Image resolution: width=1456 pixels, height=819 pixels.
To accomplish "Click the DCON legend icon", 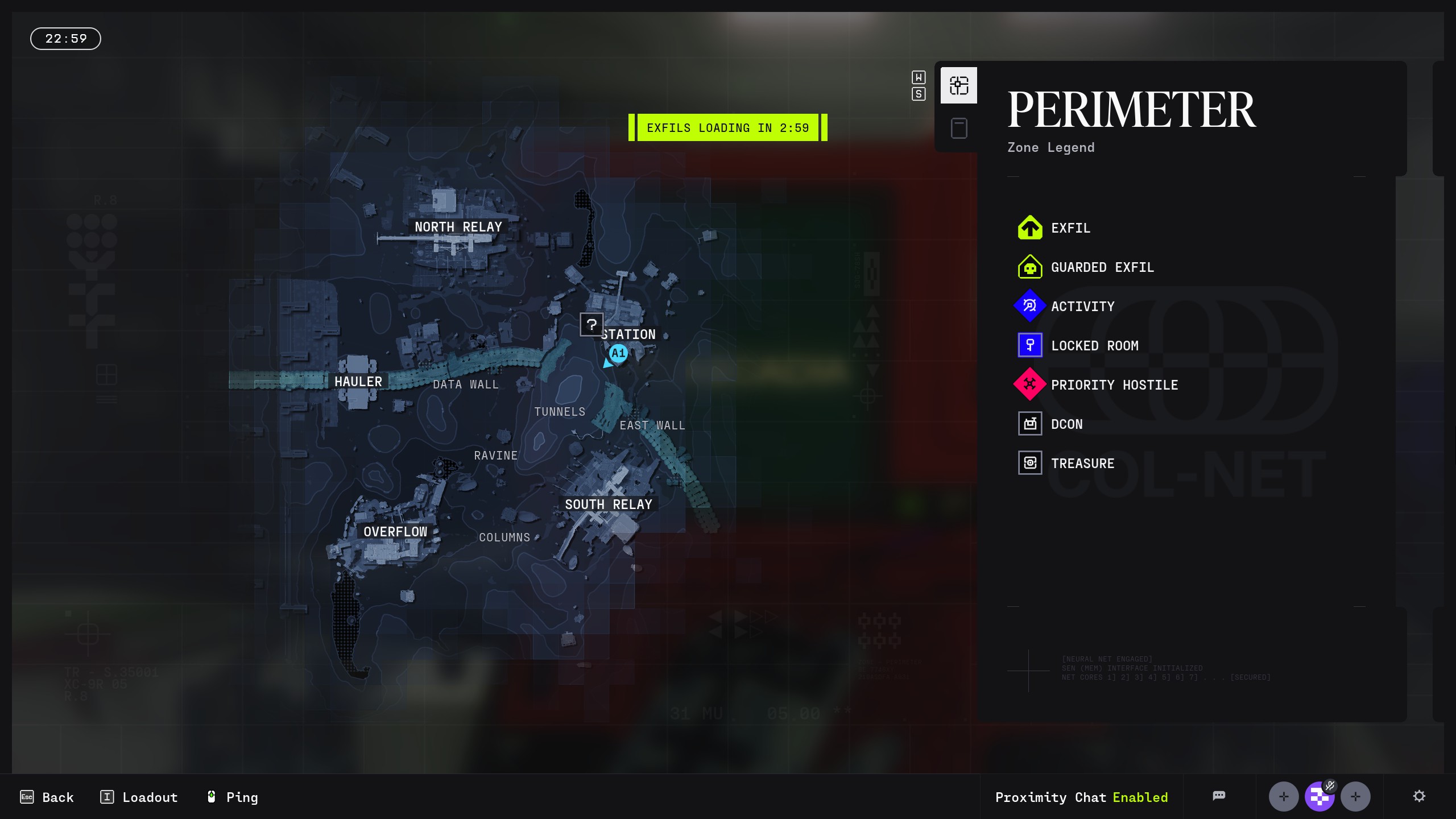I will (x=1030, y=424).
